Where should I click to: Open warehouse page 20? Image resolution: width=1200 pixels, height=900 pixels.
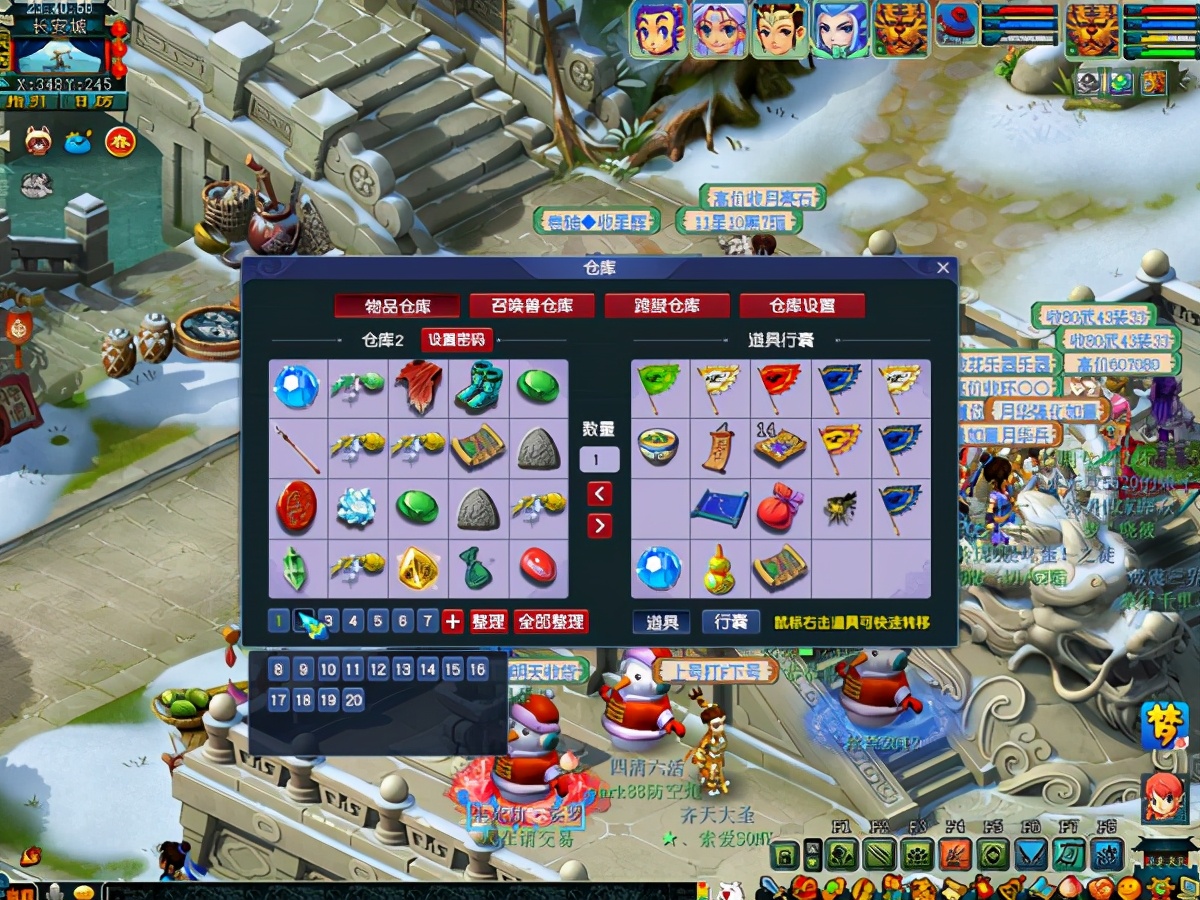353,700
